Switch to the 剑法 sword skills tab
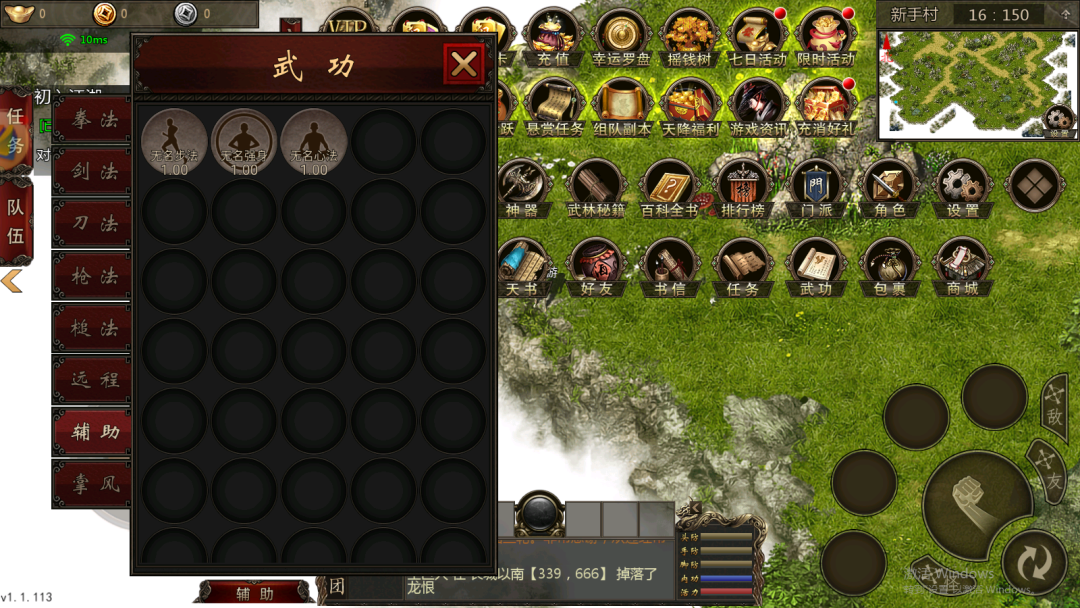The height and width of the screenshot is (608, 1080). click(x=93, y=172)
